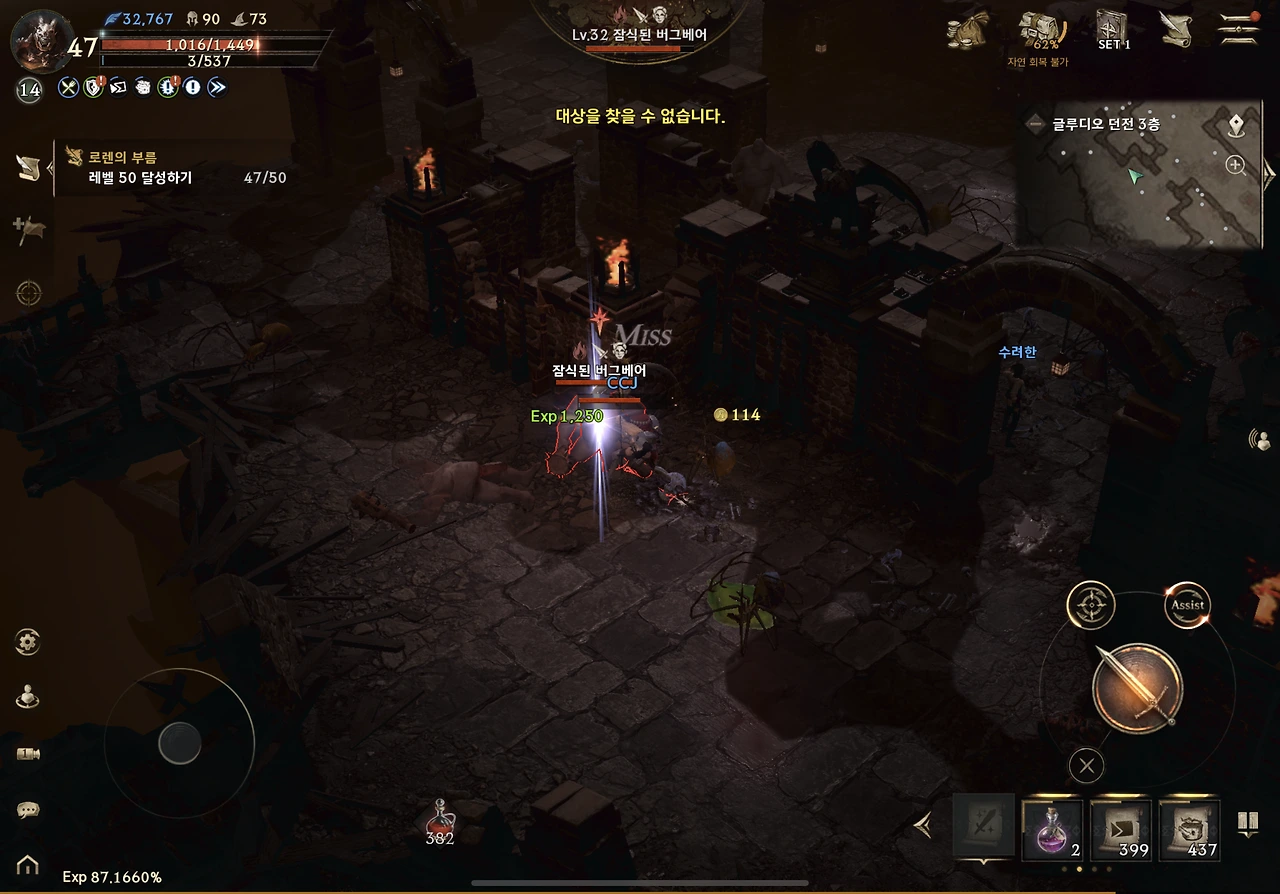The width and height of the screenshot is (1280, 894).
Task: Open the quill and scroll quest journal
Action: tap(1177, 31)
